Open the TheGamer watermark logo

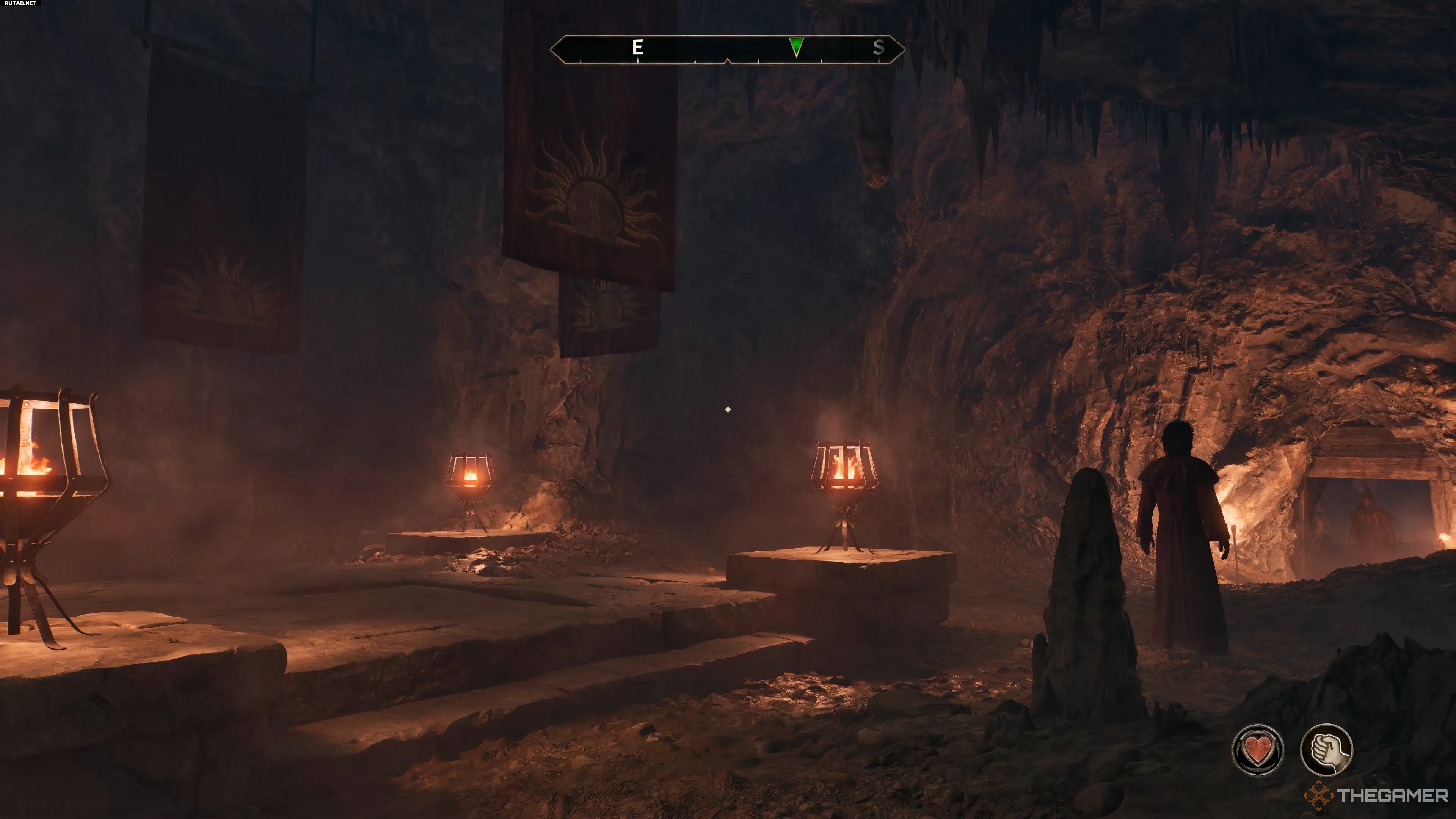[x=1377, y=796]
